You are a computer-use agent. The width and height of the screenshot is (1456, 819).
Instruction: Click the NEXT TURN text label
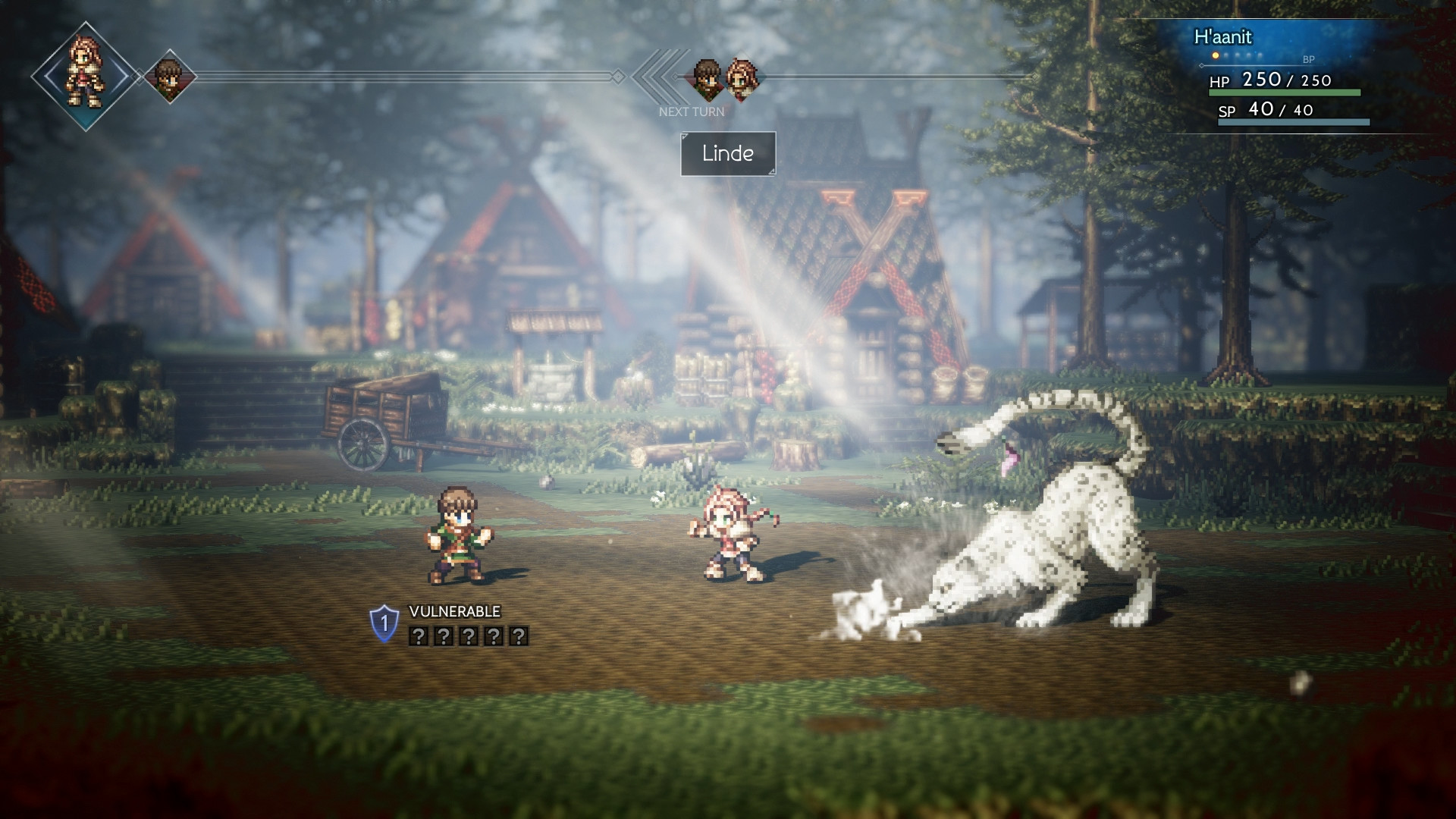point(692,111)
